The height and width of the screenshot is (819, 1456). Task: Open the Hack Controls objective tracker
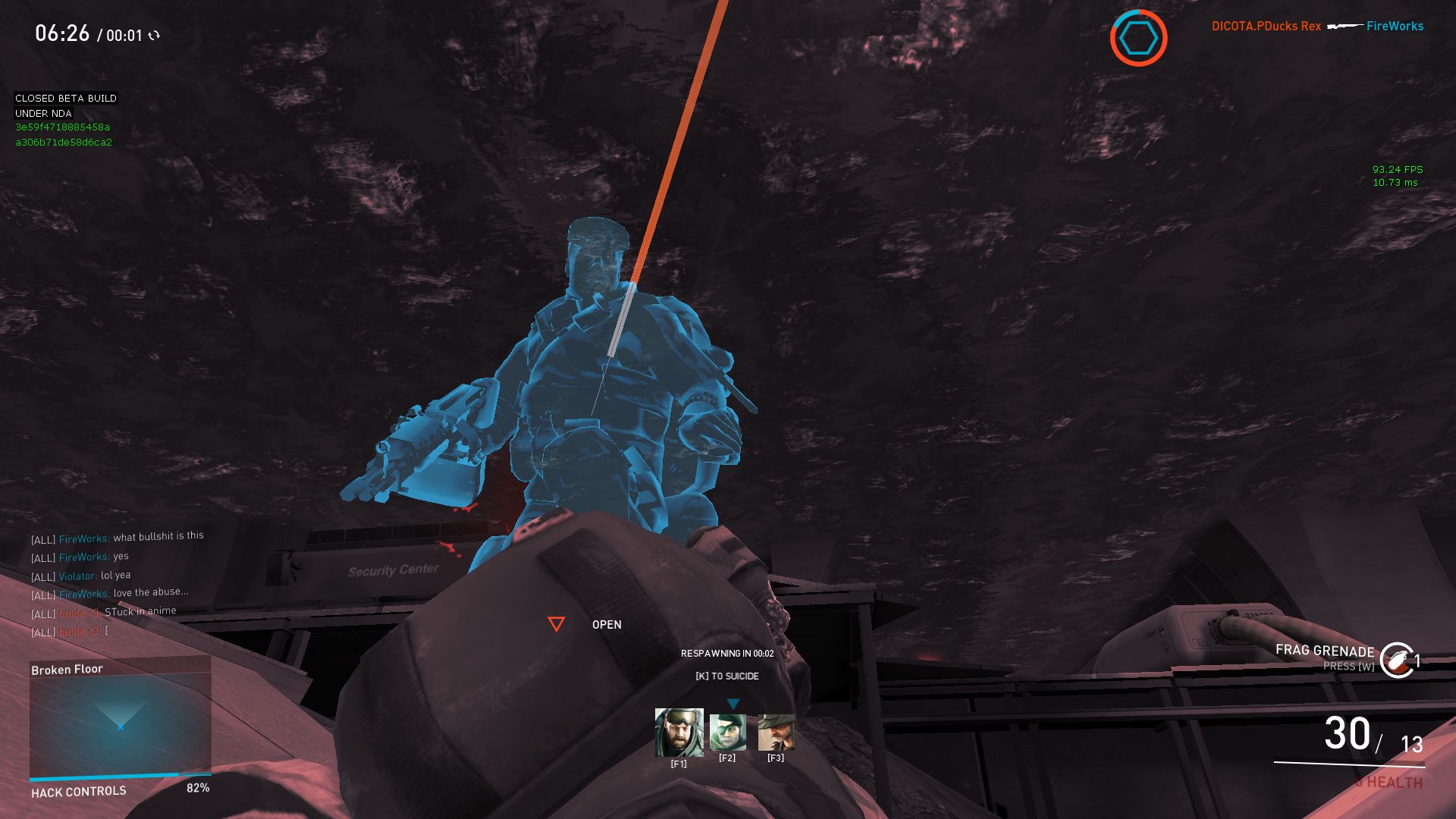(80, 792)
